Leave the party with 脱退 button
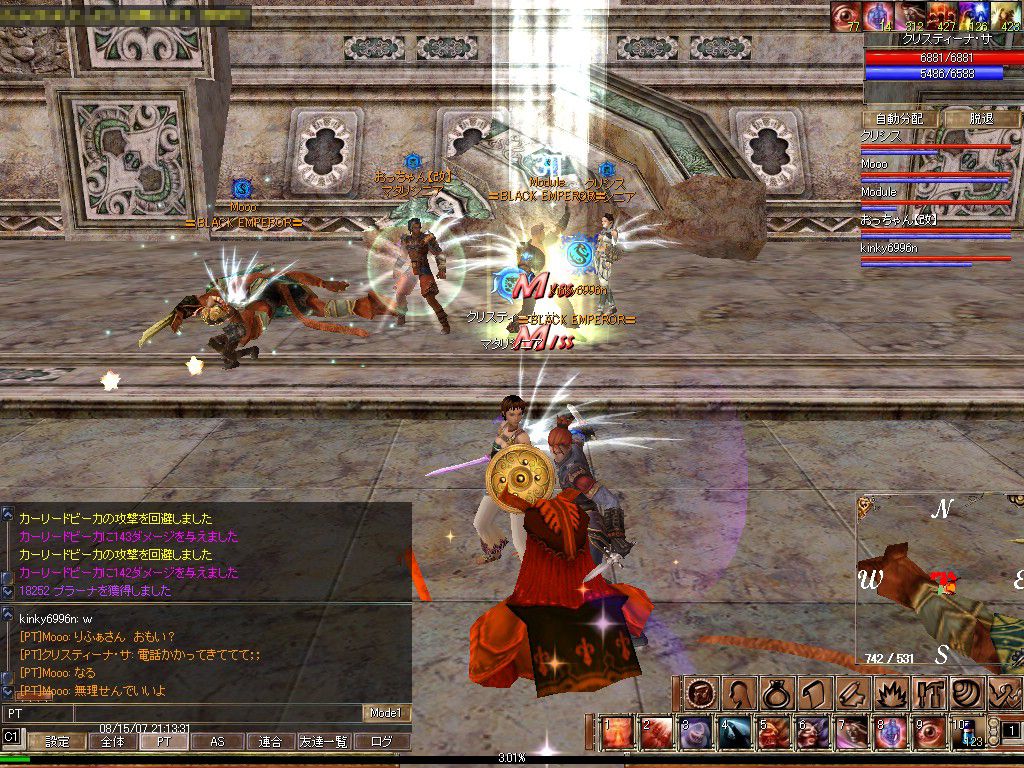Viewport: 1024px width, 768px height. tap(981, 118)
